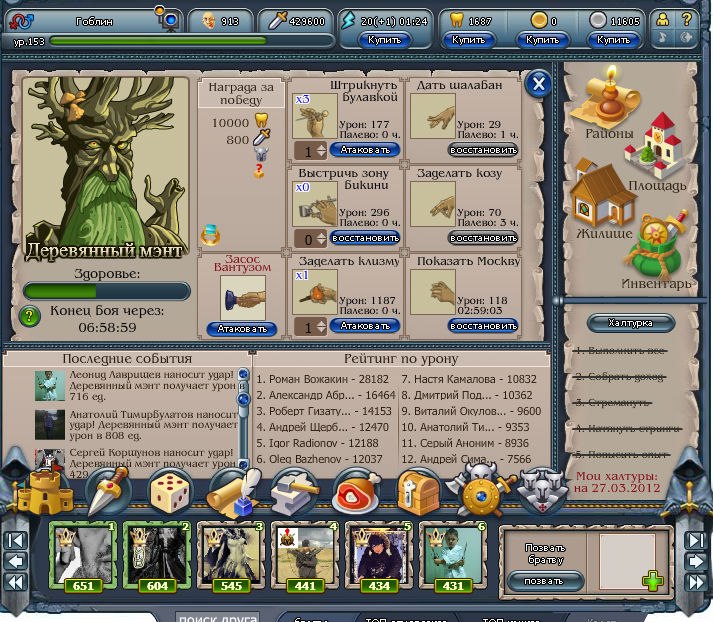This screenshot has width=713, height=622.
Task: Open the meat steak icon in the toolbar
Action: [354, 491]
